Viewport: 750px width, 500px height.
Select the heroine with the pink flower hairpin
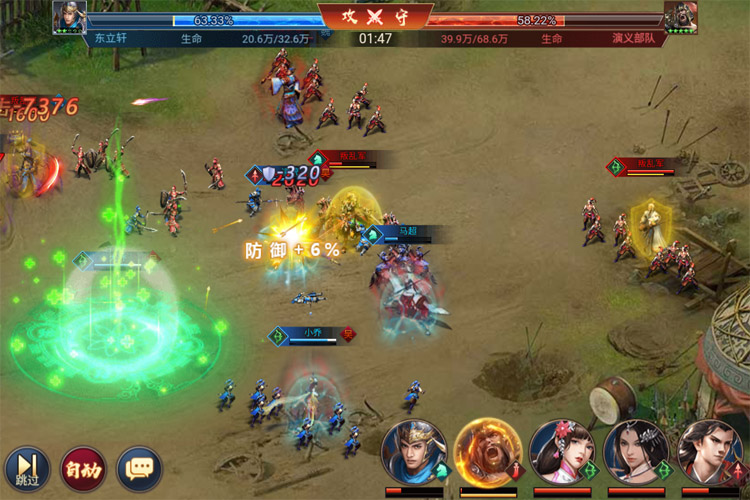click(560, 452)
